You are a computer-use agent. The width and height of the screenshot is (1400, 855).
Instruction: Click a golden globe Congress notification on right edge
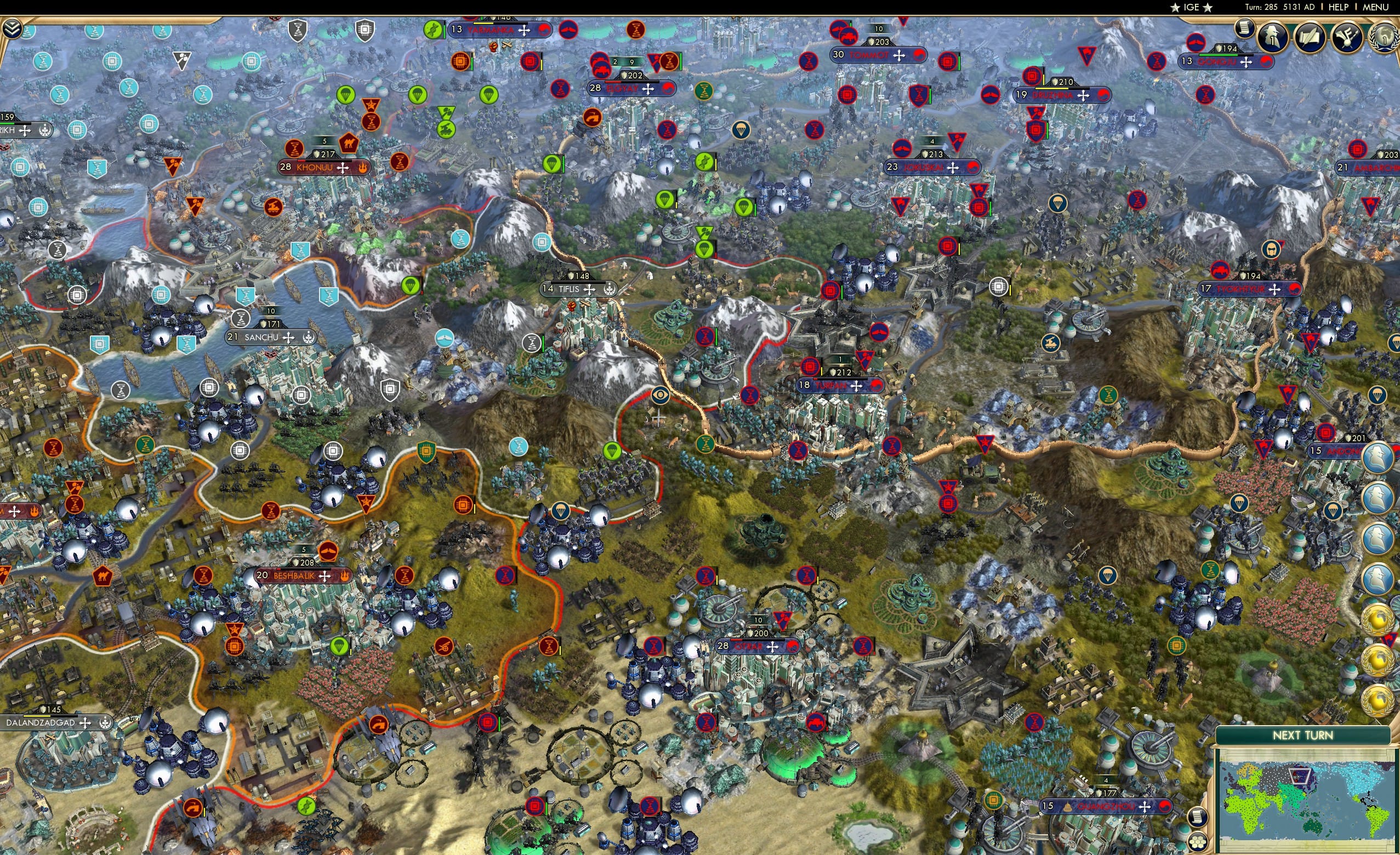(x=1378, y=621)
